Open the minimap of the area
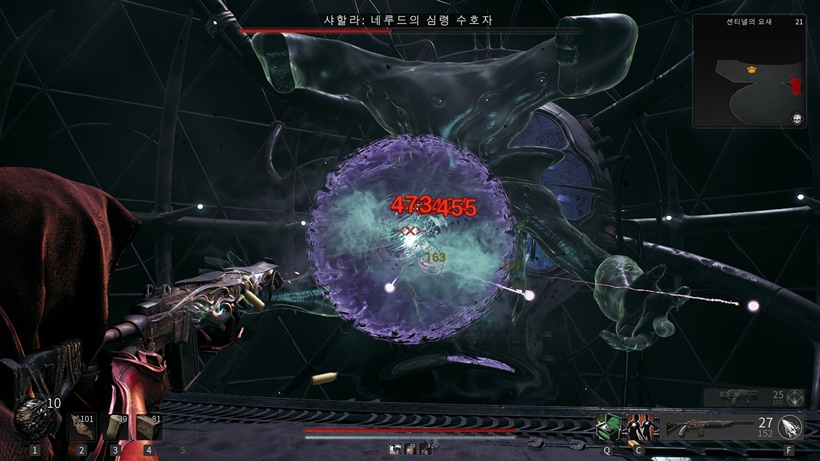The image size is (820, 461). click(x=749, y=71)
